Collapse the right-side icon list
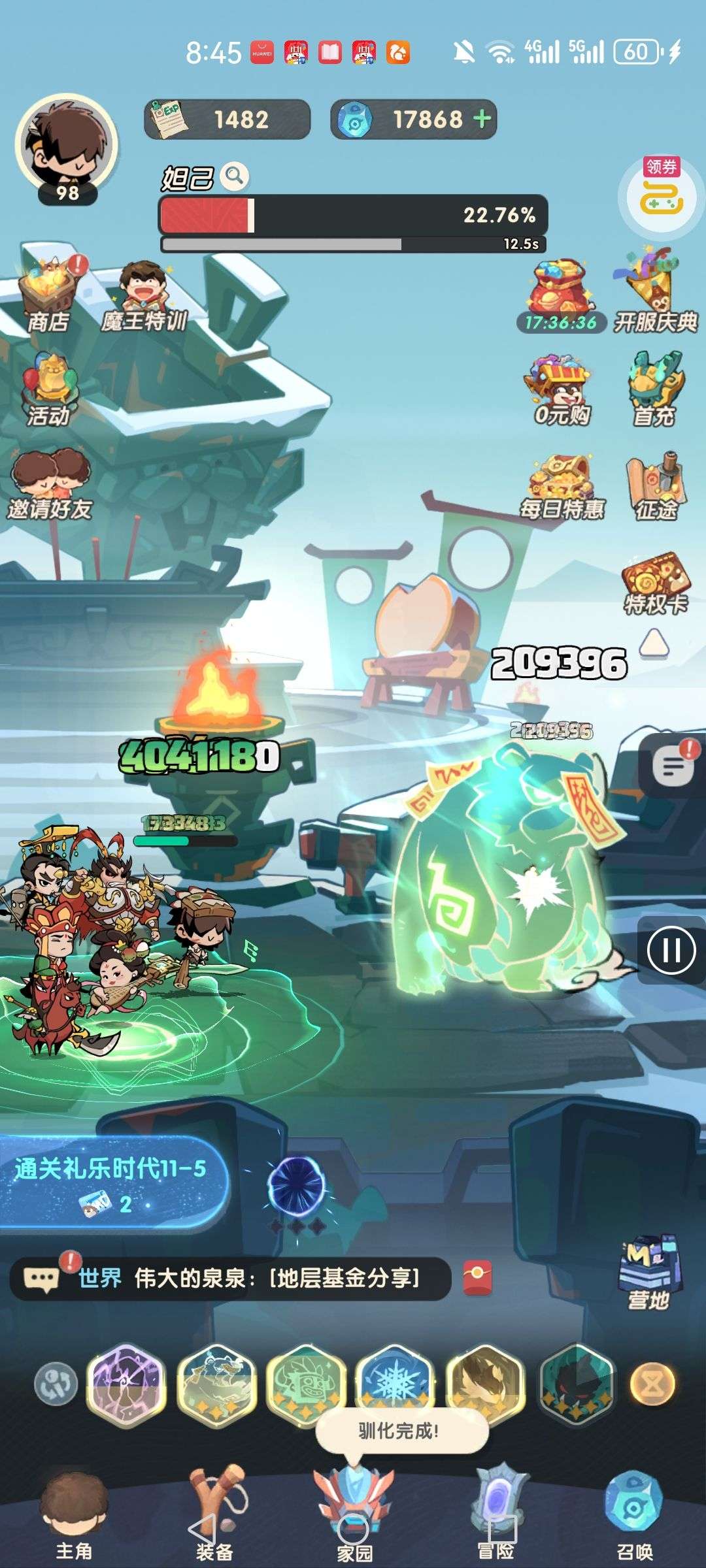706x1568 pixels. pos(653,644)
